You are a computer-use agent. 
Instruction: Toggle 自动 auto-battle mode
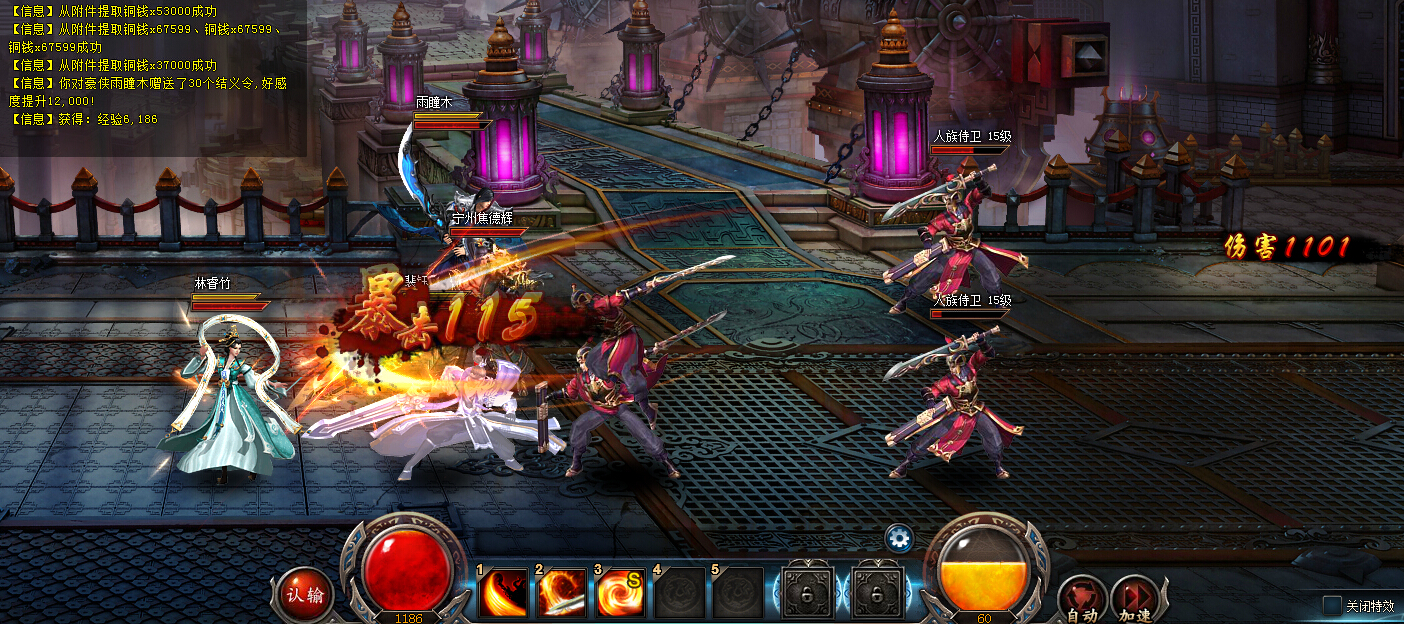point(1081,599)
